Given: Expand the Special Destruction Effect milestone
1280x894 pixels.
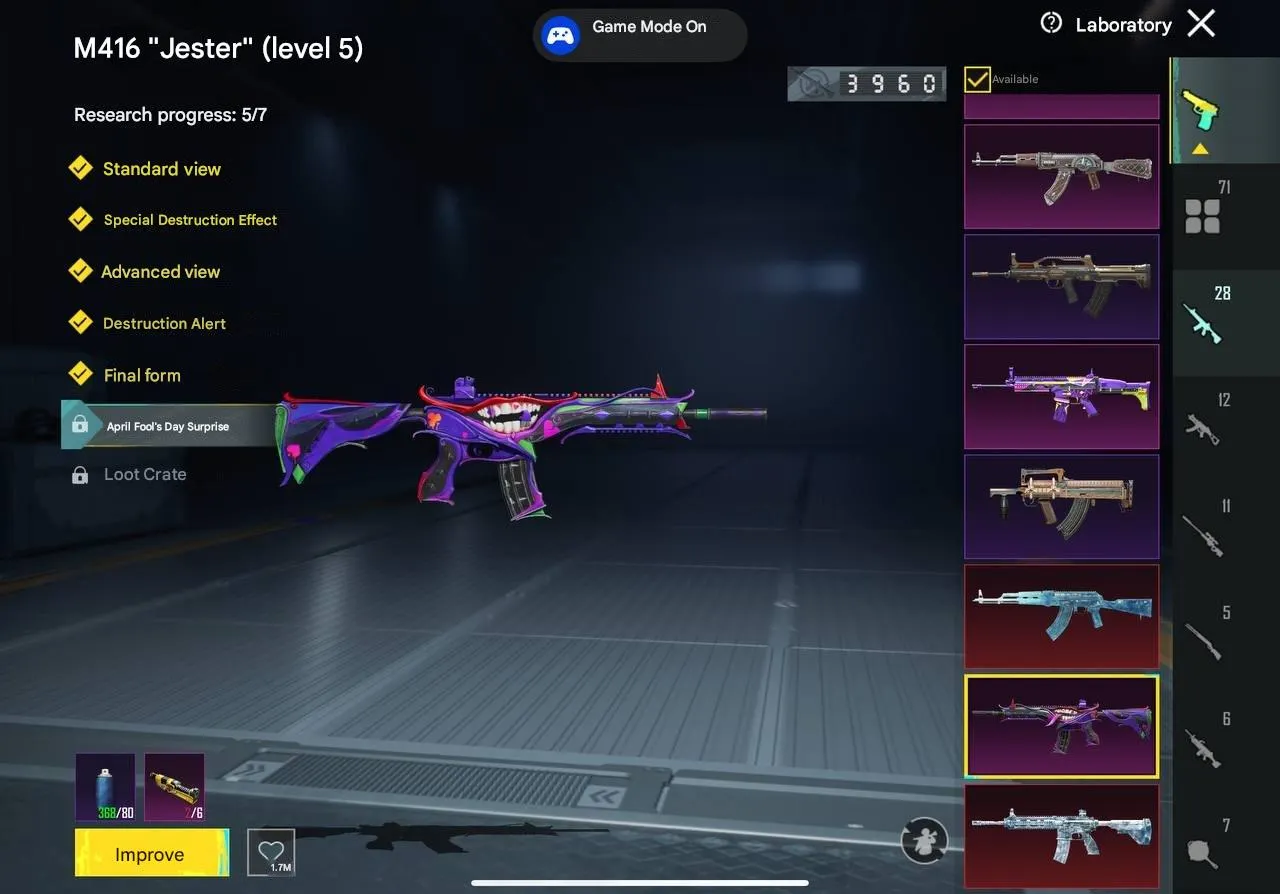Looking at the screenshot, I should (190, 220).
